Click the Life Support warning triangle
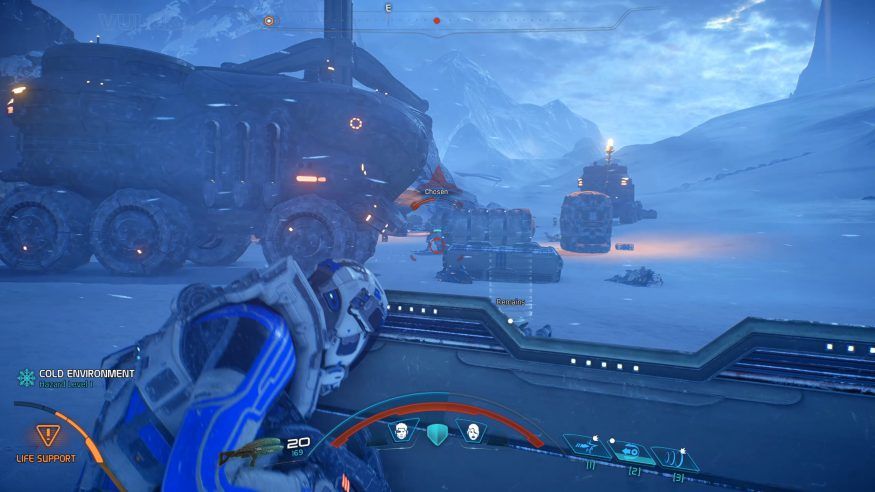875x492 pixels. click(x=46, y=435)
